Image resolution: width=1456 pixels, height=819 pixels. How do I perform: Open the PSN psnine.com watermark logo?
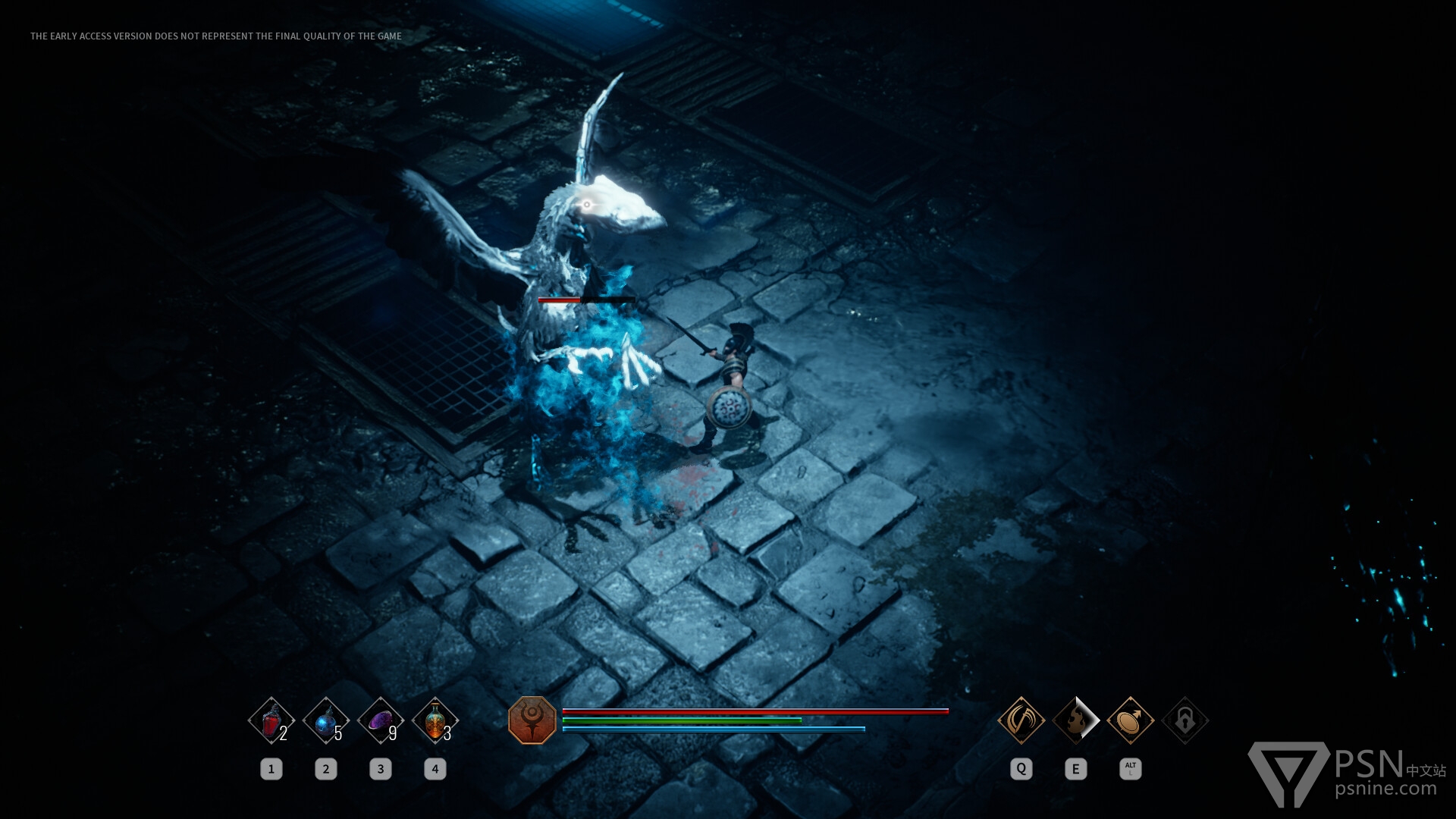click(x=1346, y=773)
